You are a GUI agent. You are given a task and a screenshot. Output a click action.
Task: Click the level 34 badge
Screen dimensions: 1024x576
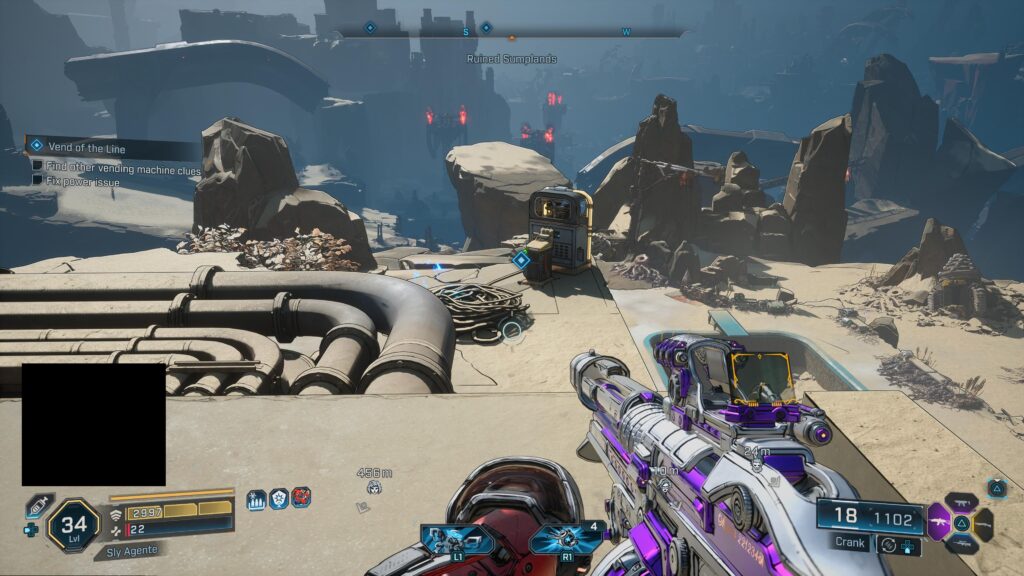72,524
